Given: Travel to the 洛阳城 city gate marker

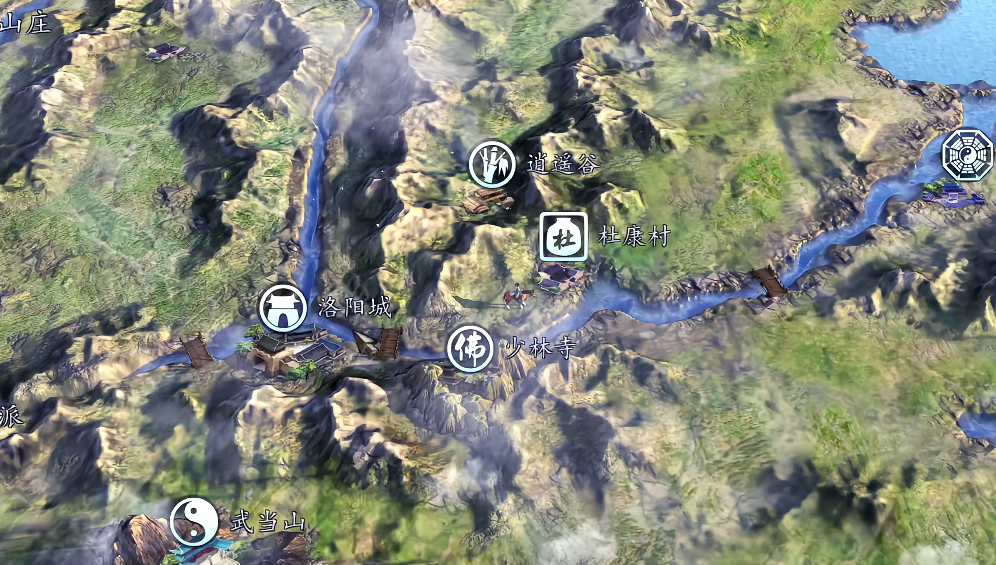Looking at the screenshot, I should coord(283,308).
